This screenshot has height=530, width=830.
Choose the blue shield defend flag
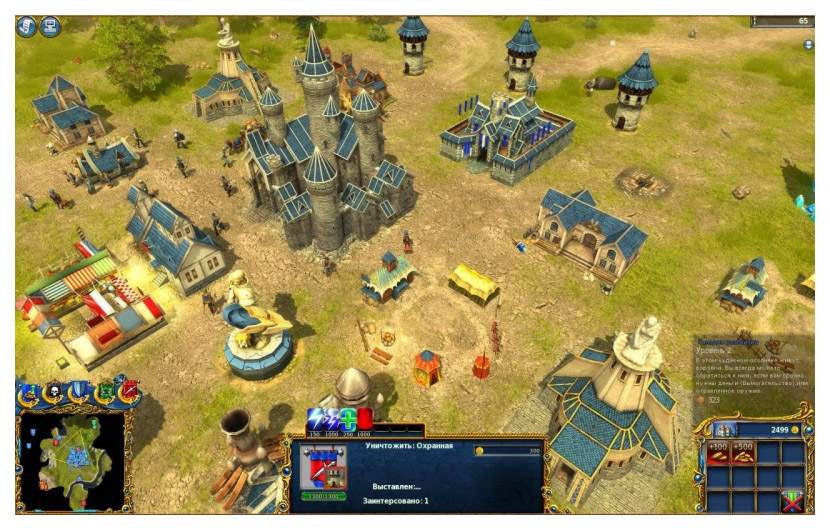click(x=78, y=392)
